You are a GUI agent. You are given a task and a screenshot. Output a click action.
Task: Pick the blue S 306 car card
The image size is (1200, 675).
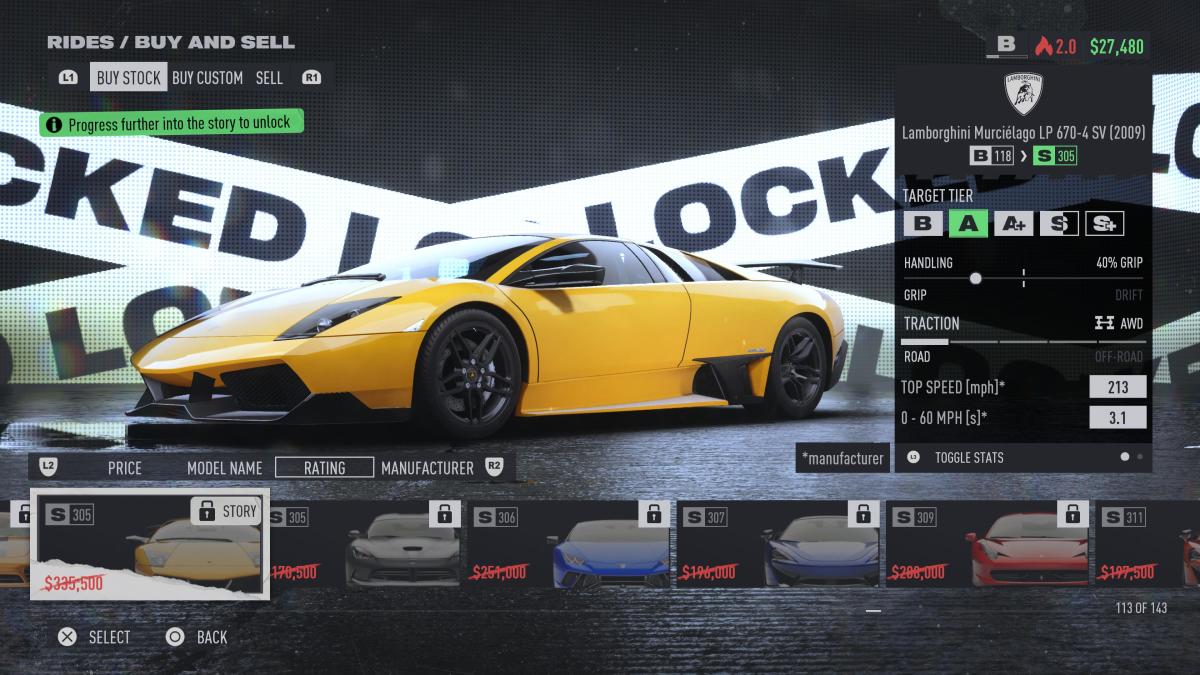point(570,544)
